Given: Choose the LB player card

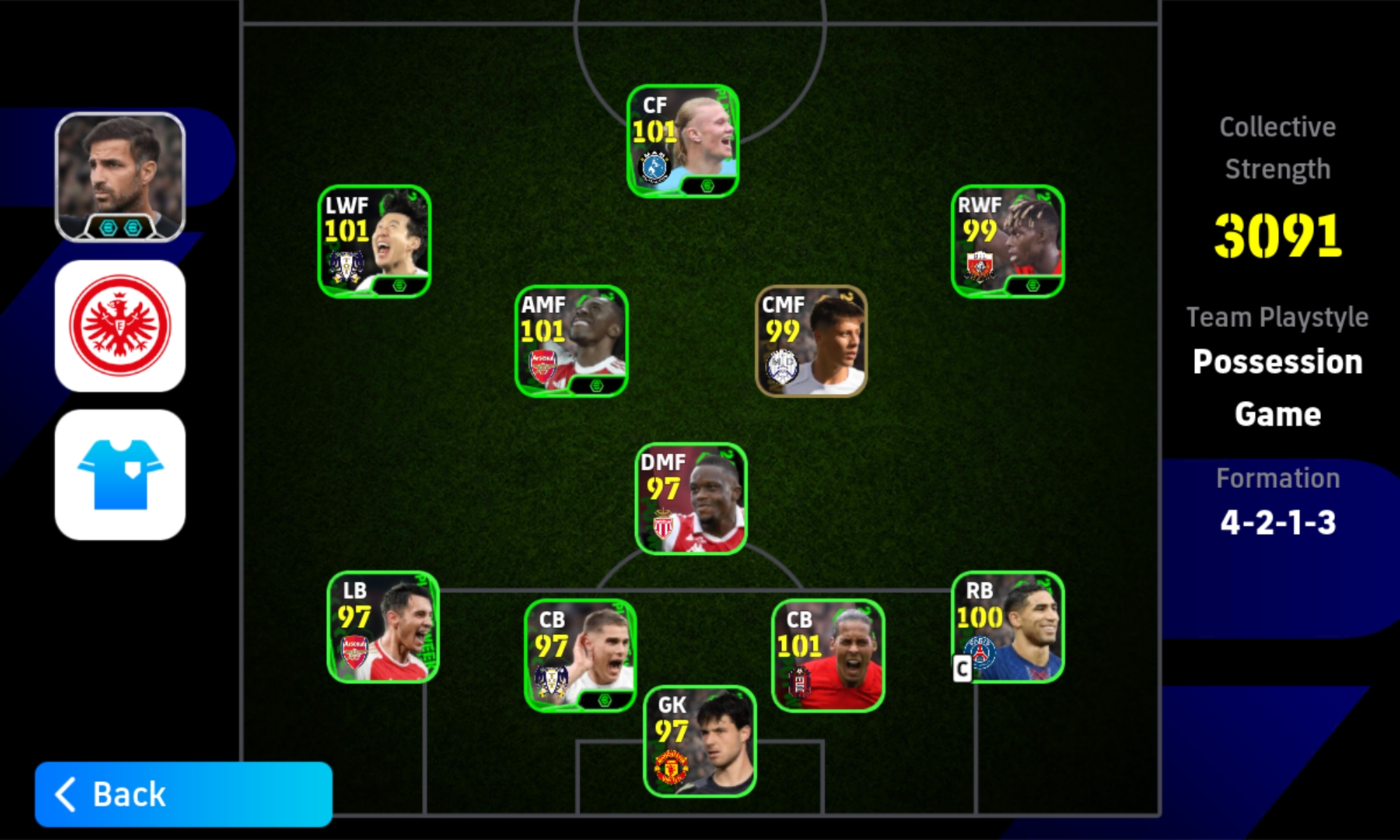Looking at the screenshot, I should point(383,627).
